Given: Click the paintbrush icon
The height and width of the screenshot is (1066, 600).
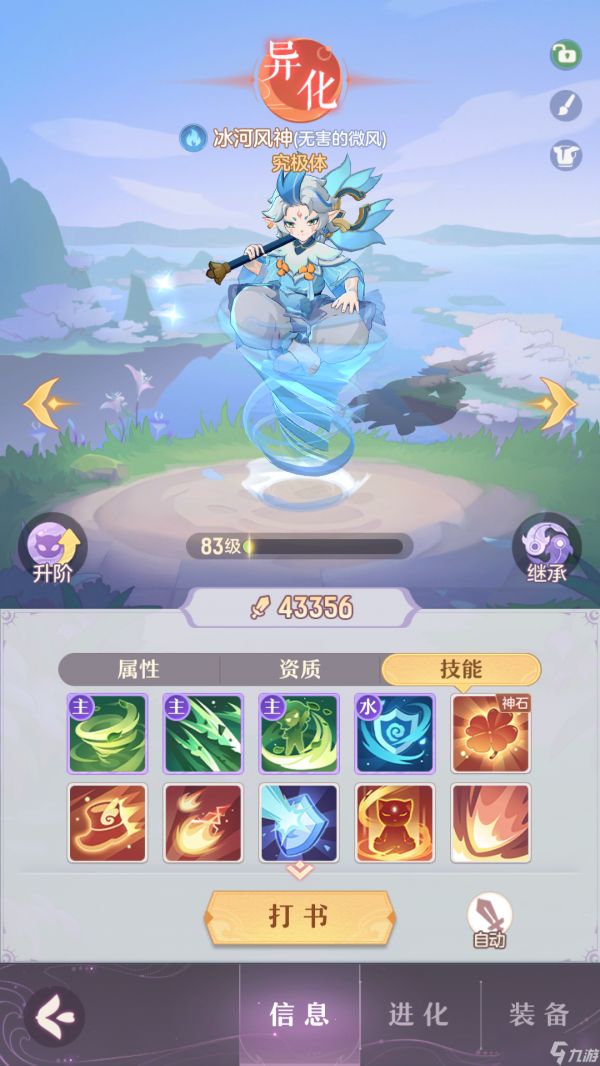Looking at the screenshot, I should [x=566, y=106].
